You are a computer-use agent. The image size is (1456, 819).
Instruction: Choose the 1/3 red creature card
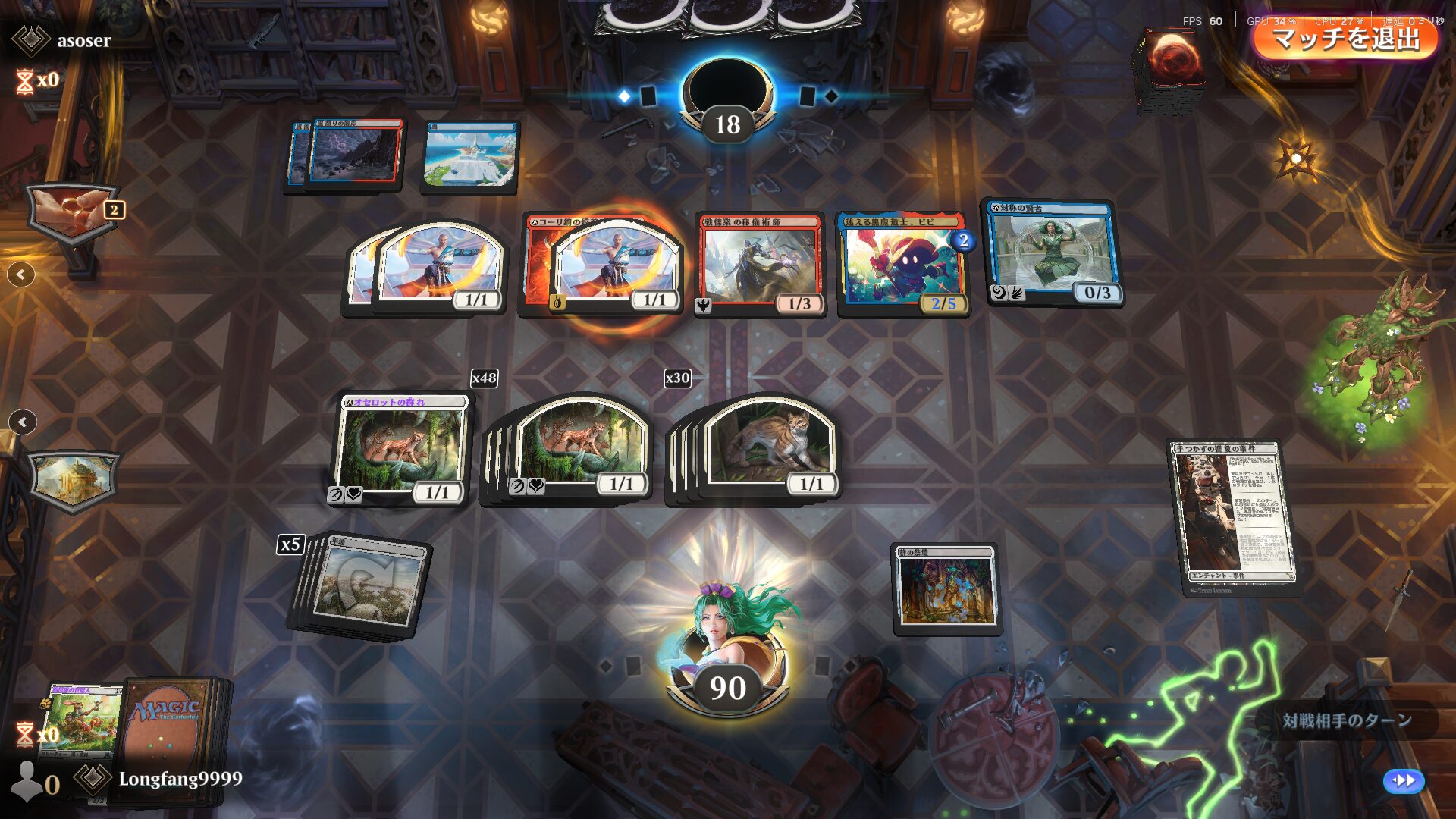point(760,265)
